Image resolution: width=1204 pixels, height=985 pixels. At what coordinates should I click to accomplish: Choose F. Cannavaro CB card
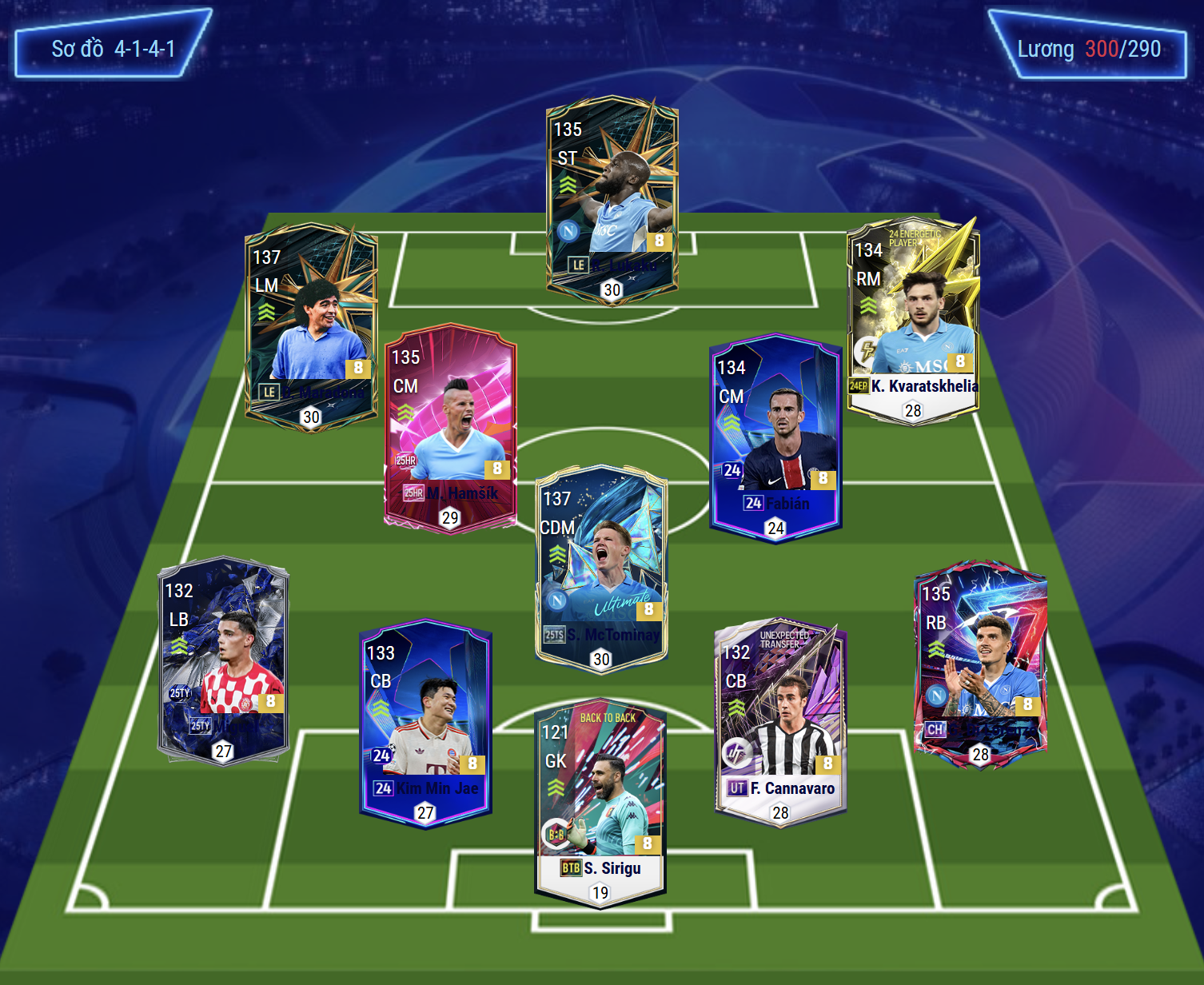pyautogui.click(x=780, y=722)
